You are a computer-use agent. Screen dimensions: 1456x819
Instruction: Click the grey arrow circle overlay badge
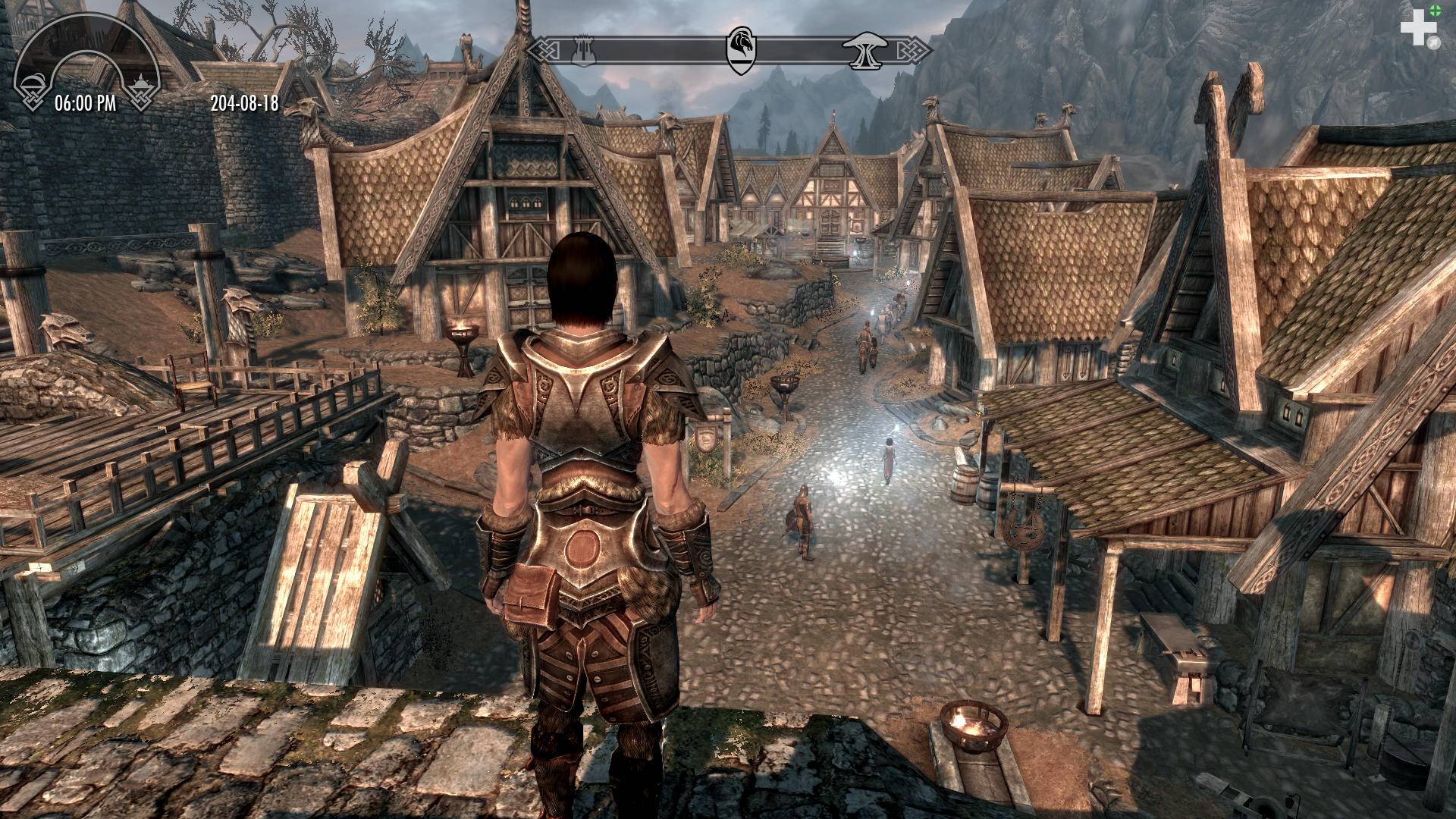pyautogui.click(x=1432, y=44)
